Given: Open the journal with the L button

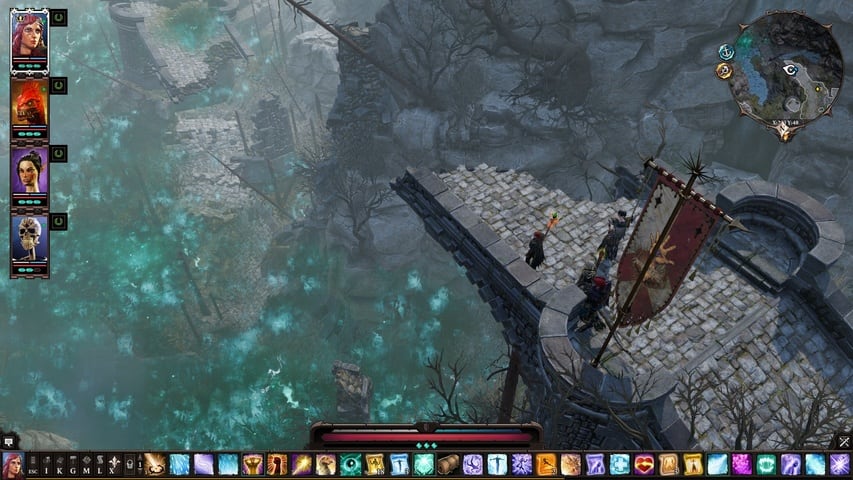Looking at the screenshot, I should pyautogui.click(x=99, y=465).
